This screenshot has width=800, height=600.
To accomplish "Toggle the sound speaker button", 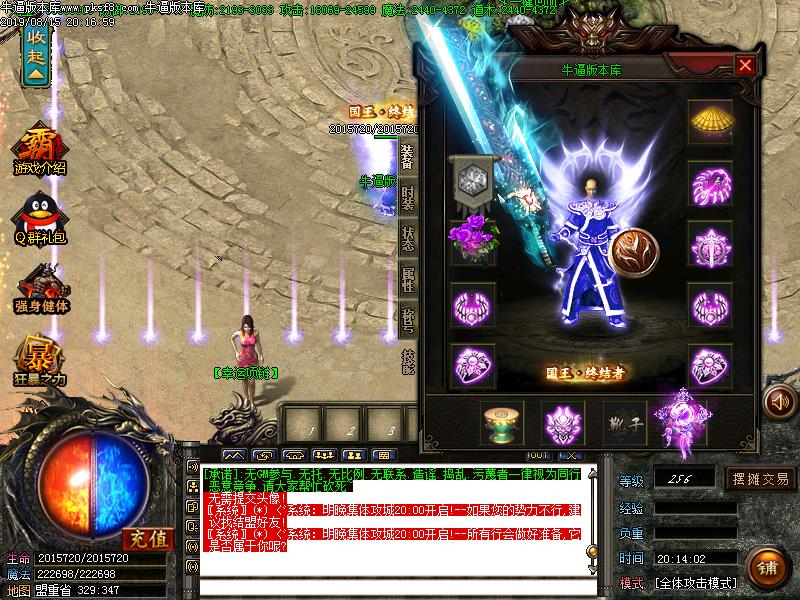I will pyautogui.click(x=778, y=403).
